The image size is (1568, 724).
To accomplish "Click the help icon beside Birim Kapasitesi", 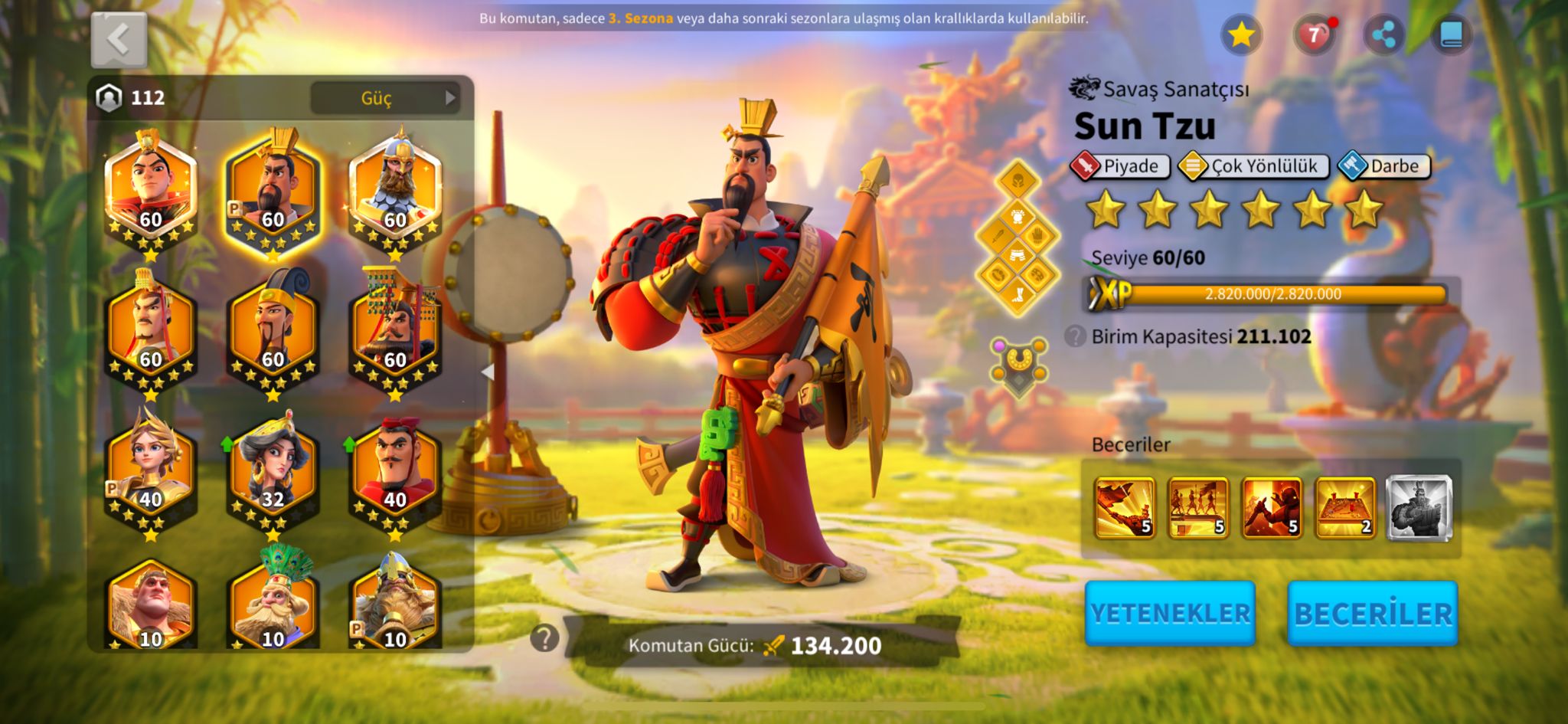I will pos(1075,336).
